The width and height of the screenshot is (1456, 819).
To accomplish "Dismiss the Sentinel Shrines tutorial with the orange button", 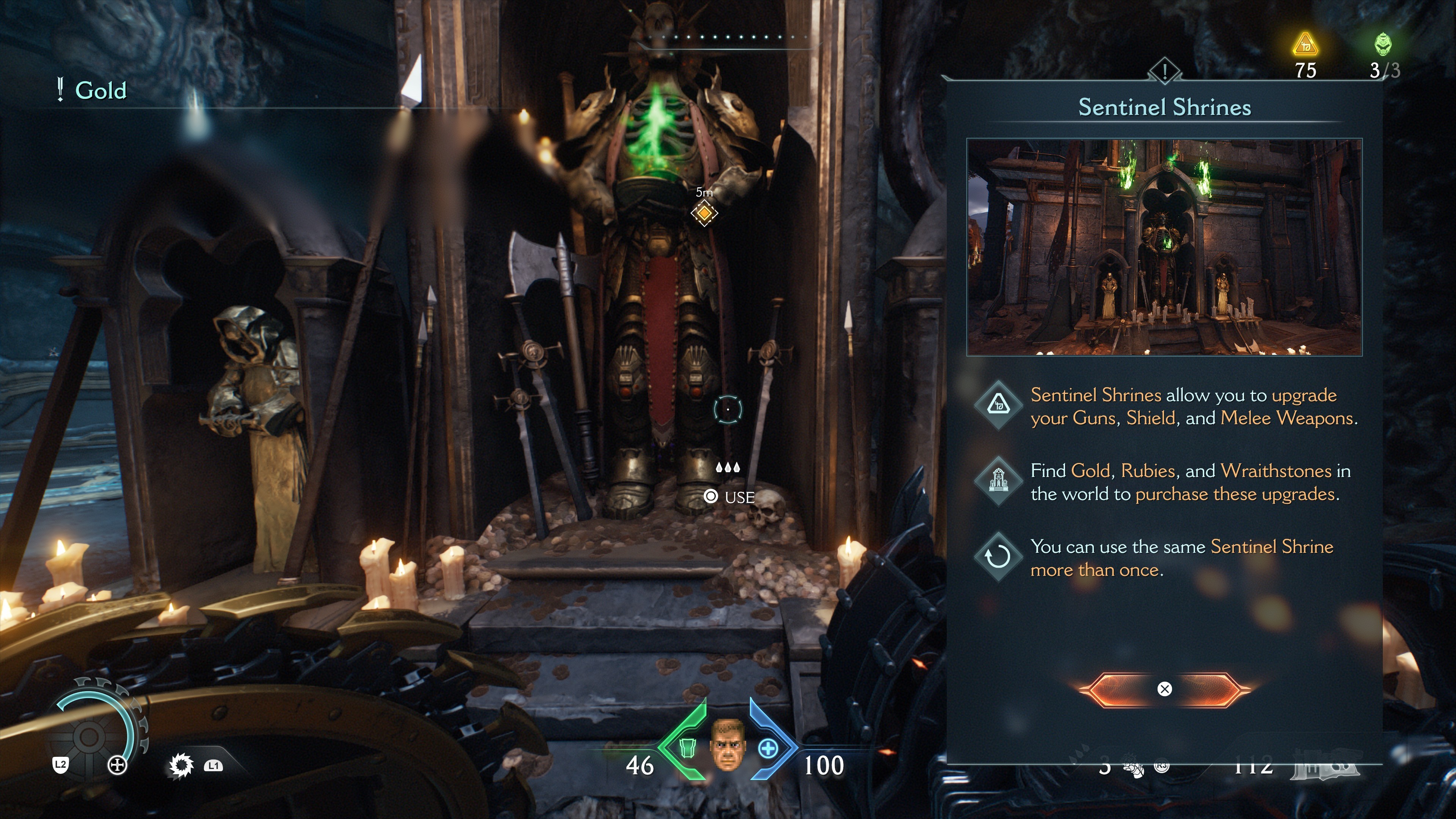I will (1164, 689).
